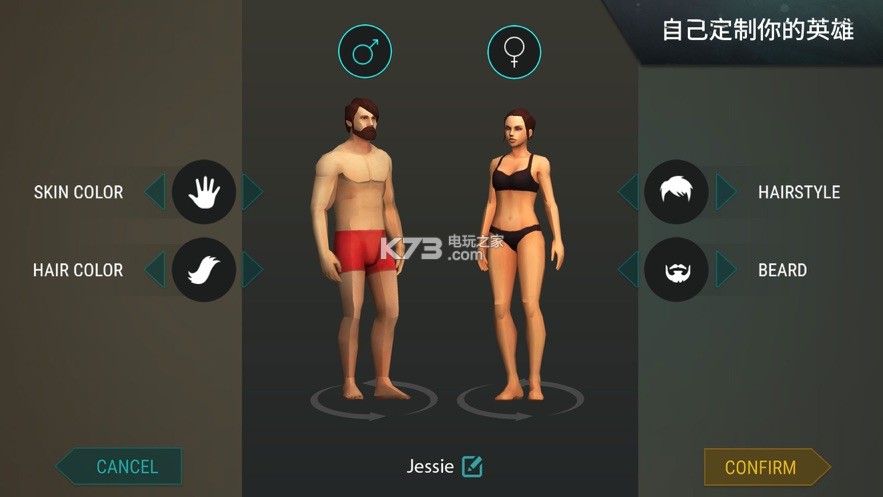
Task: Click the right arrow beside Skin Color
Action: [253, 191]
